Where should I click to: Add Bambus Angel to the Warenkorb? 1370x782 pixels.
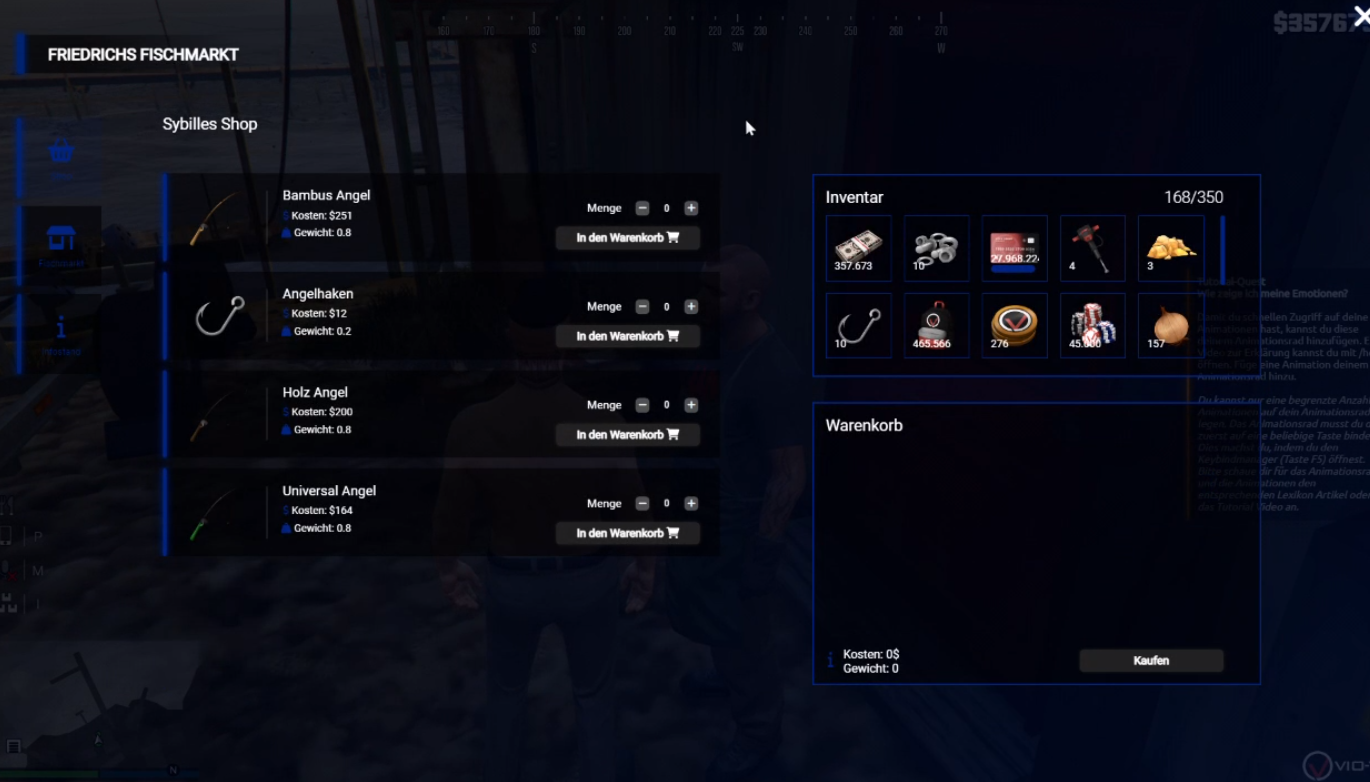coord(627,238)
